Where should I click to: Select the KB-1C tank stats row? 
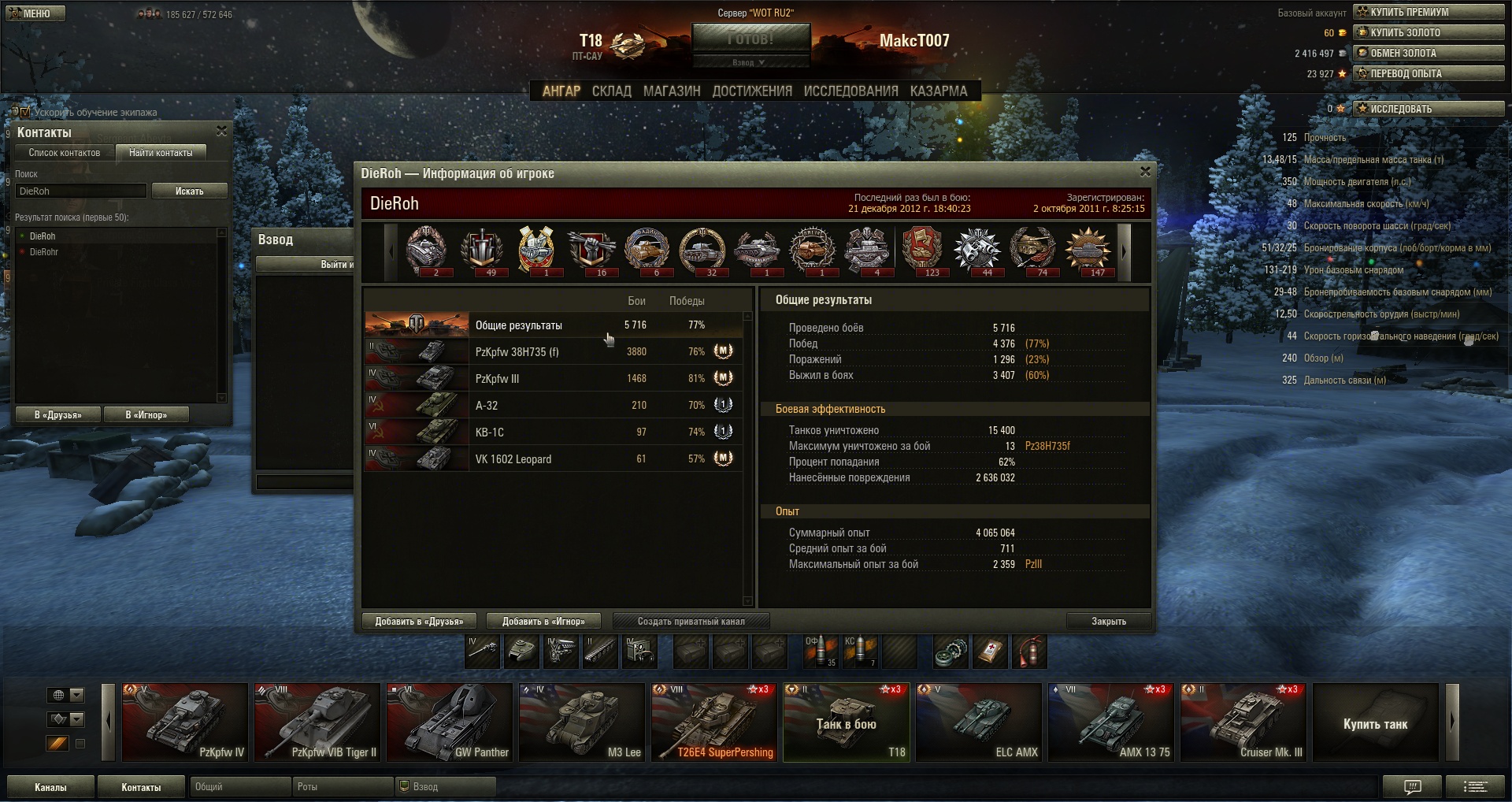point(551,433)
